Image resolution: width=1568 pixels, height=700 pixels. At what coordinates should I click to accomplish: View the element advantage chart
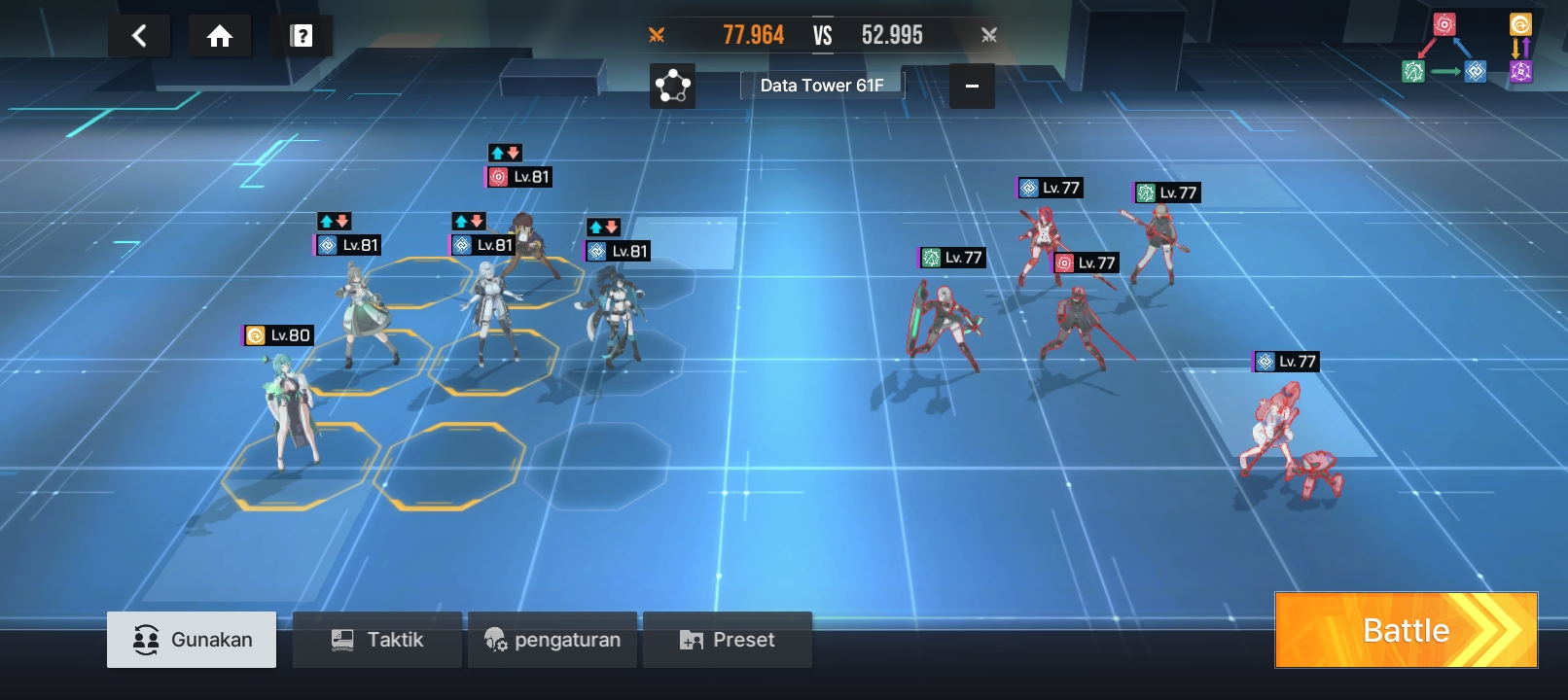tap(1467, 49)
